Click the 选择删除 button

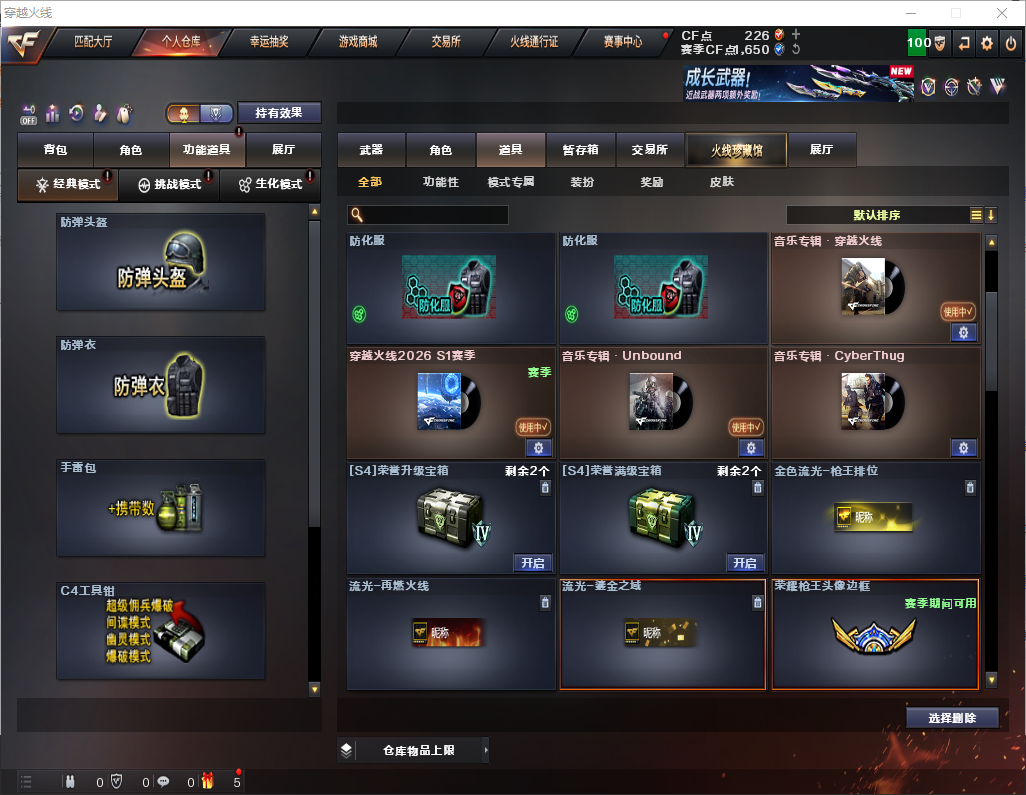[x=951, y=718]
